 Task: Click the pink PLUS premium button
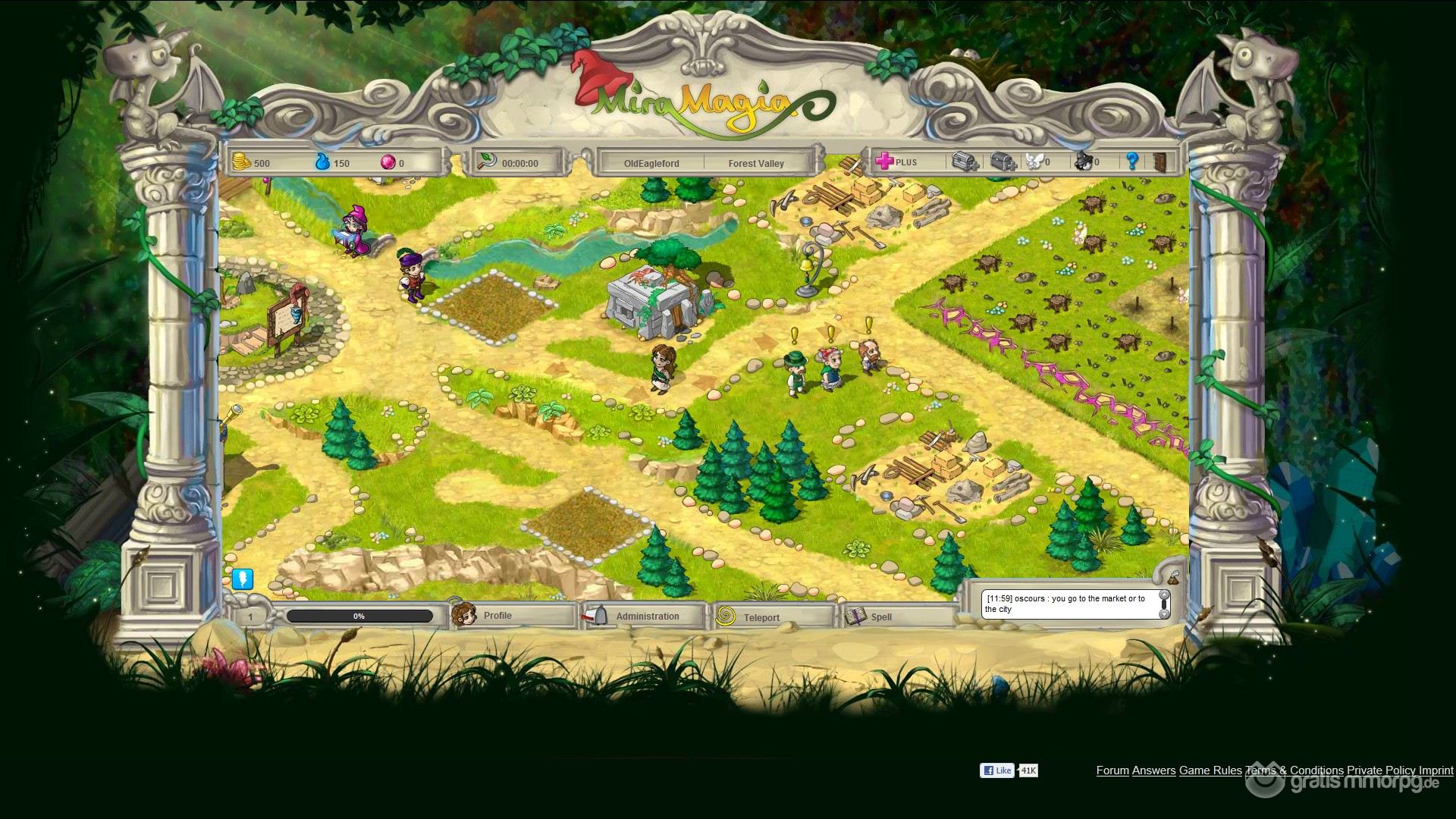click(x=896, y=162)
